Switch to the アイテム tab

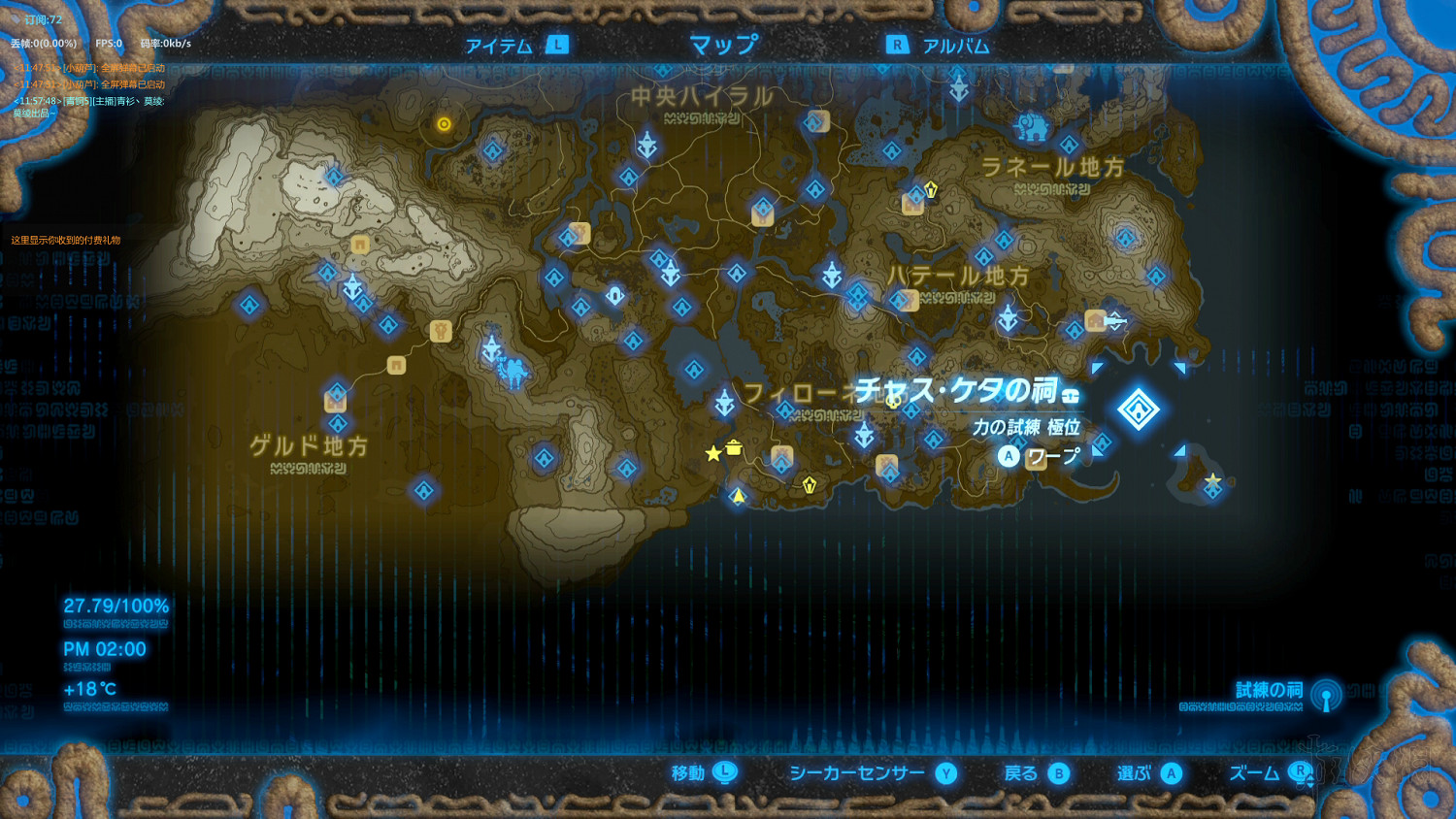[498, 44]
